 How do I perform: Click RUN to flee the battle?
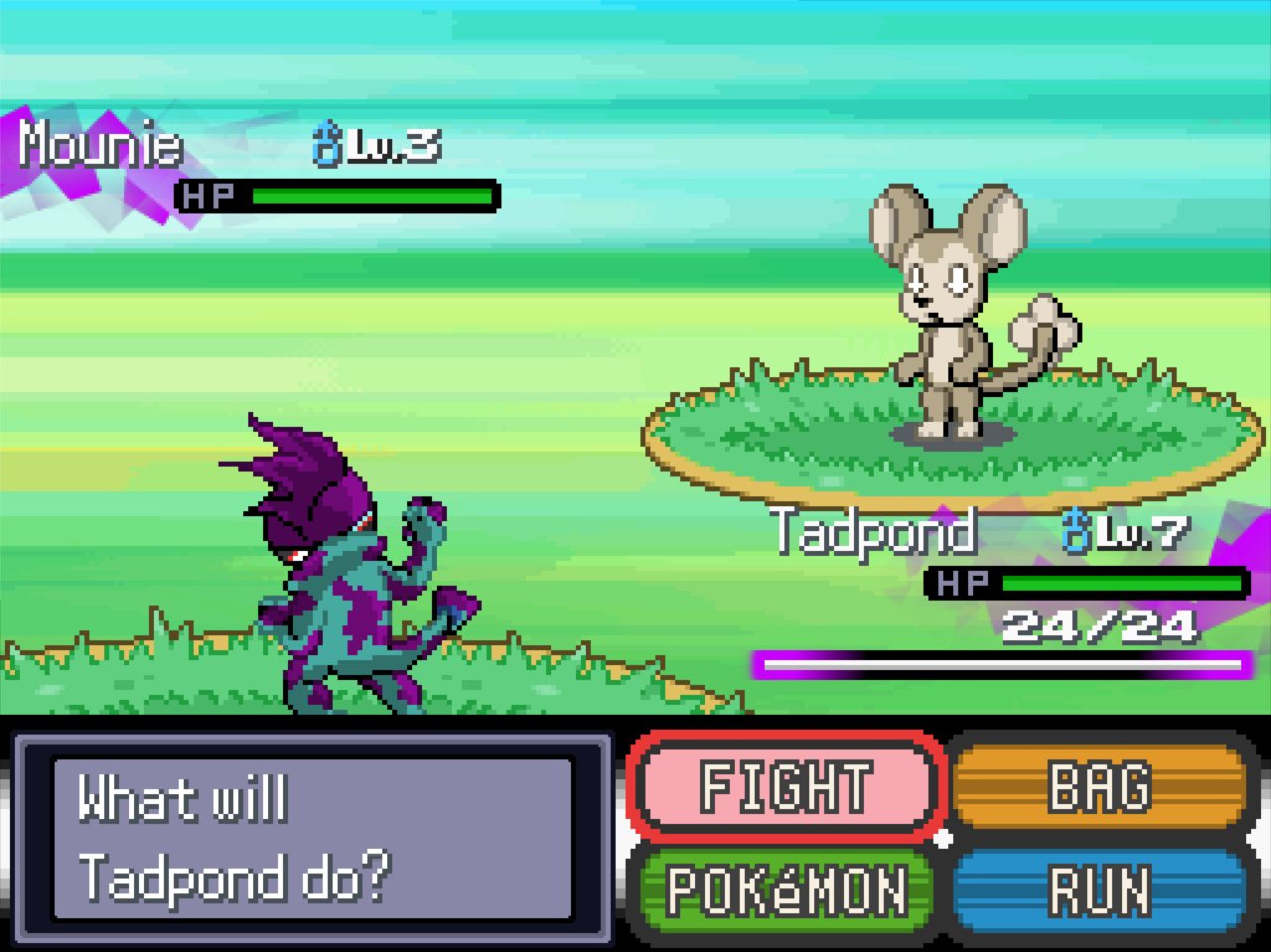coord(1098,889)
